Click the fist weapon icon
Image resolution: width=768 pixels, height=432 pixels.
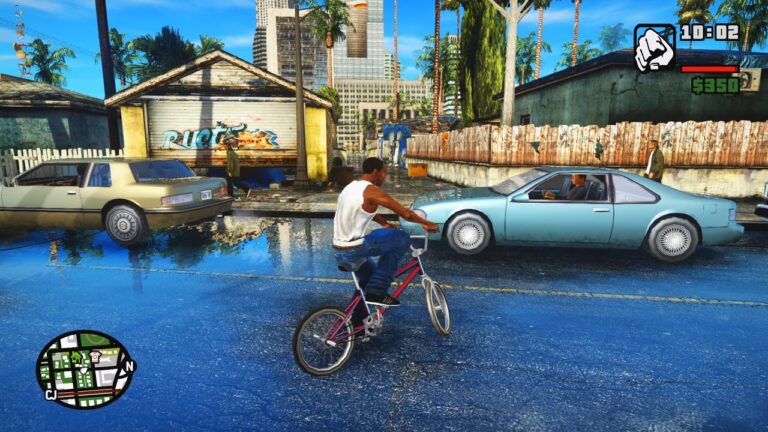click(x=655, y=48)
